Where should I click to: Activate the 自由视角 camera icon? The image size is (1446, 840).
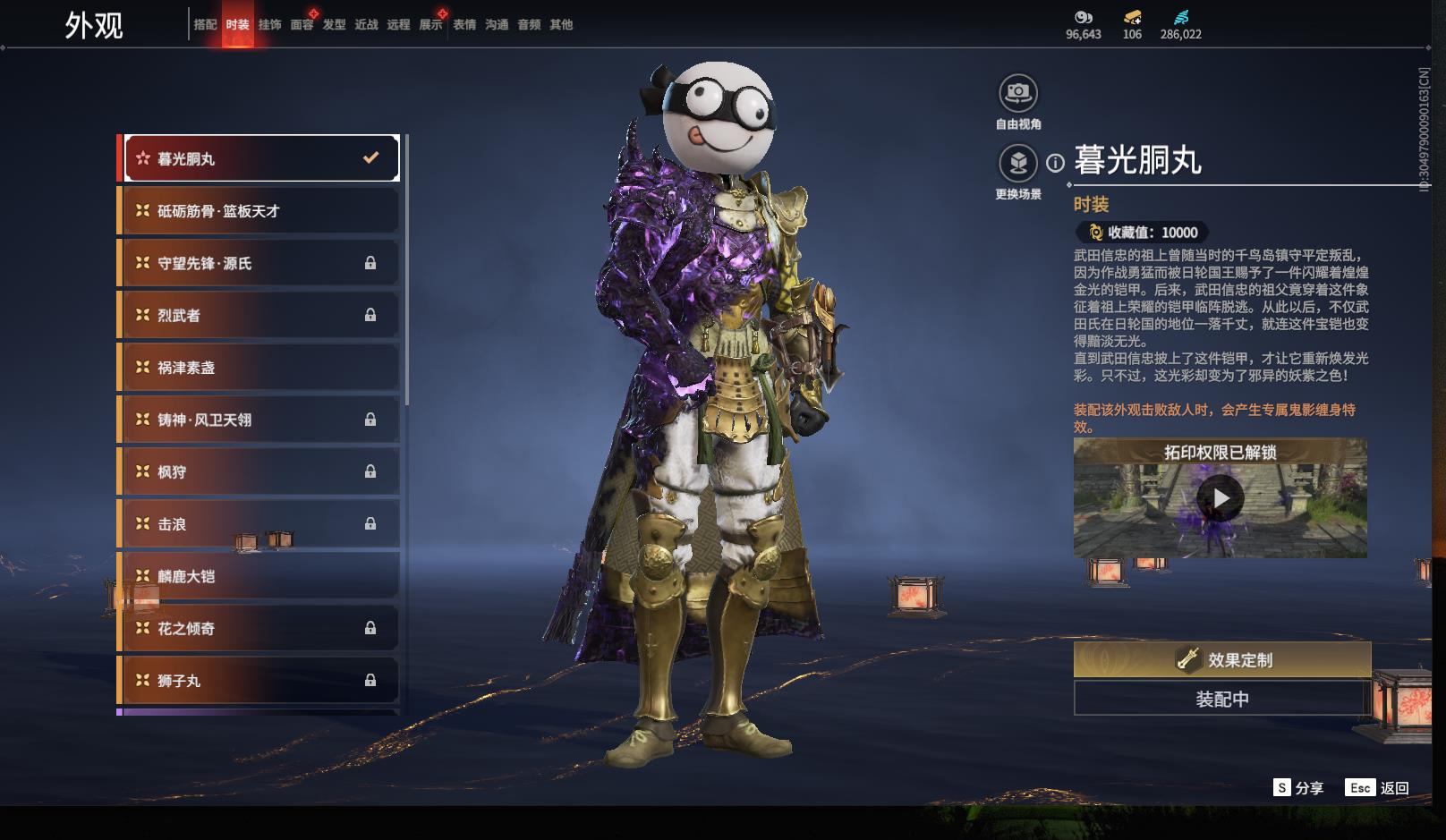point(1018,92)
